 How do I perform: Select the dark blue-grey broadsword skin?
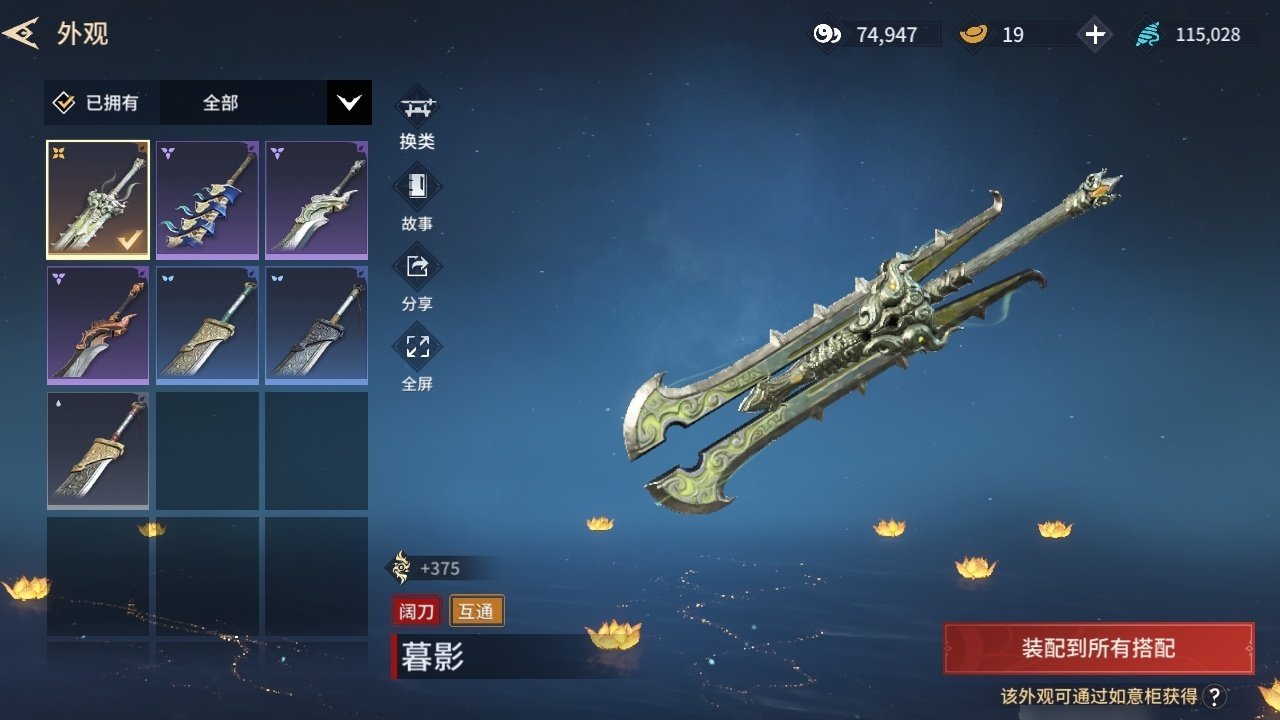coord(316,324)
